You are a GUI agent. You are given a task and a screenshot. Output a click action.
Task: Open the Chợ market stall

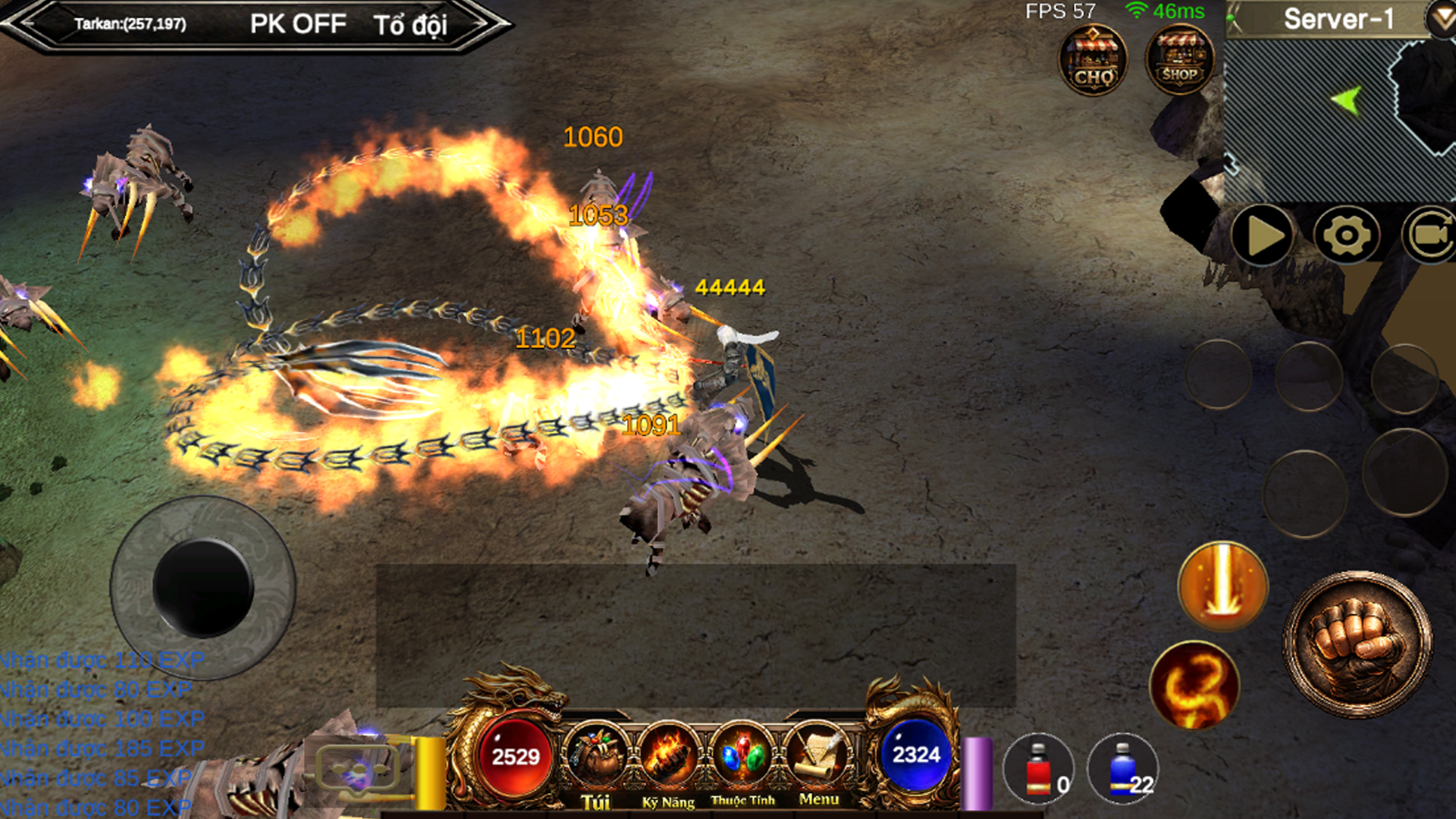coord(1093,60)
